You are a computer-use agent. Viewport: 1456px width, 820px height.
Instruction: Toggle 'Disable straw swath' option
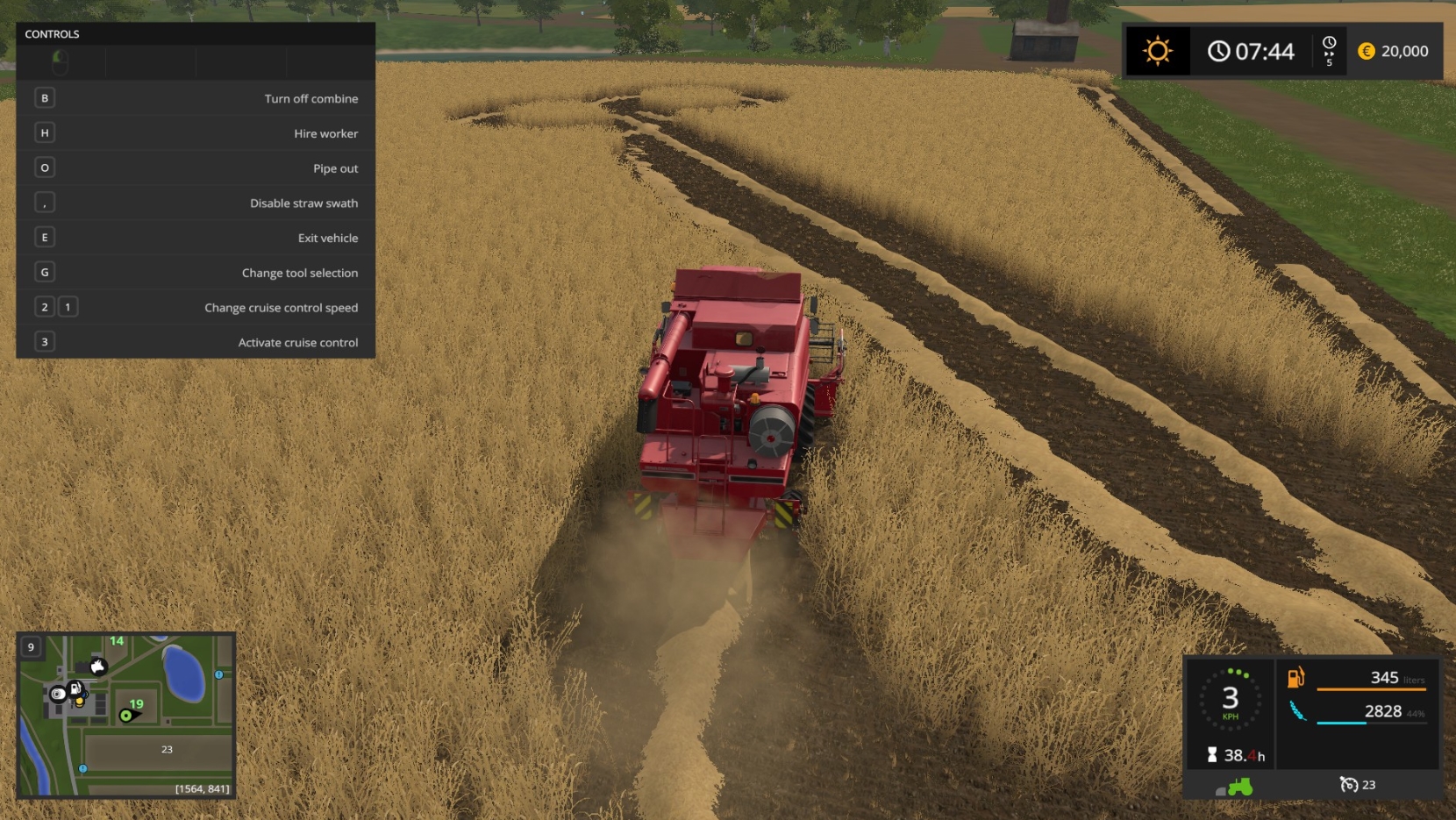(x=196, y=203)
